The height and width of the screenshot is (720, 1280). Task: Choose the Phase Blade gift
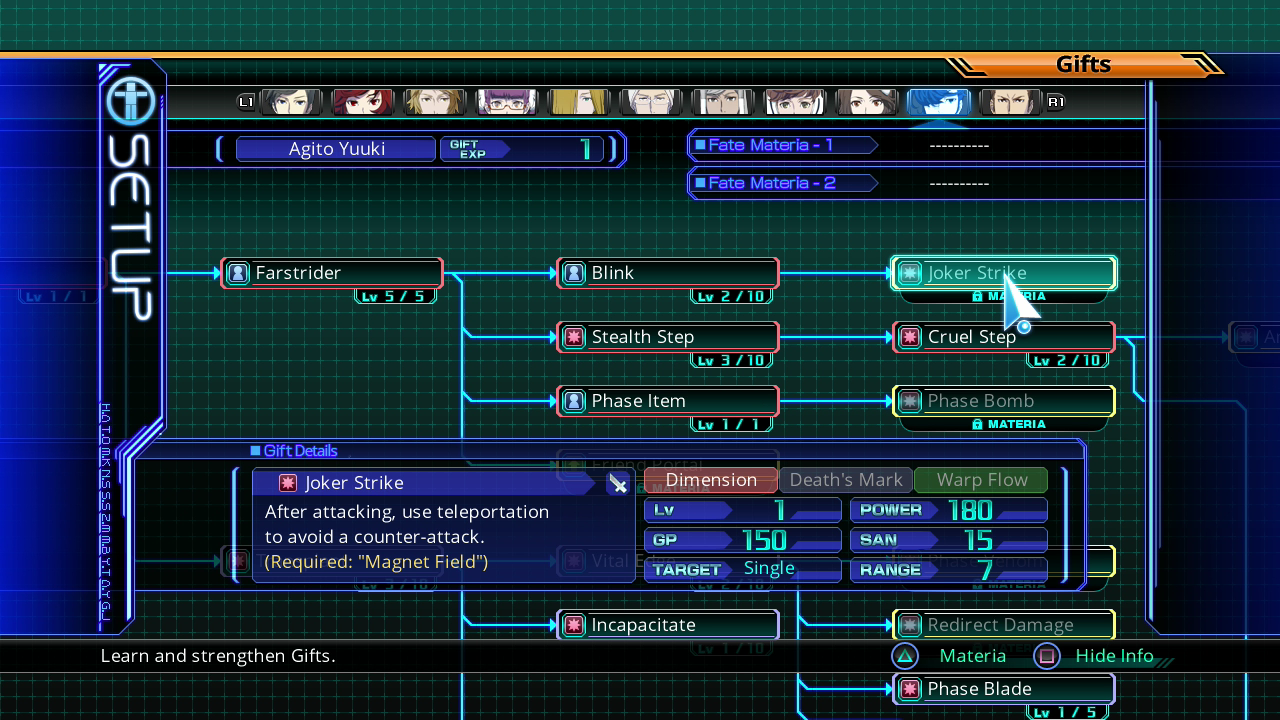tap(1003, 689)
